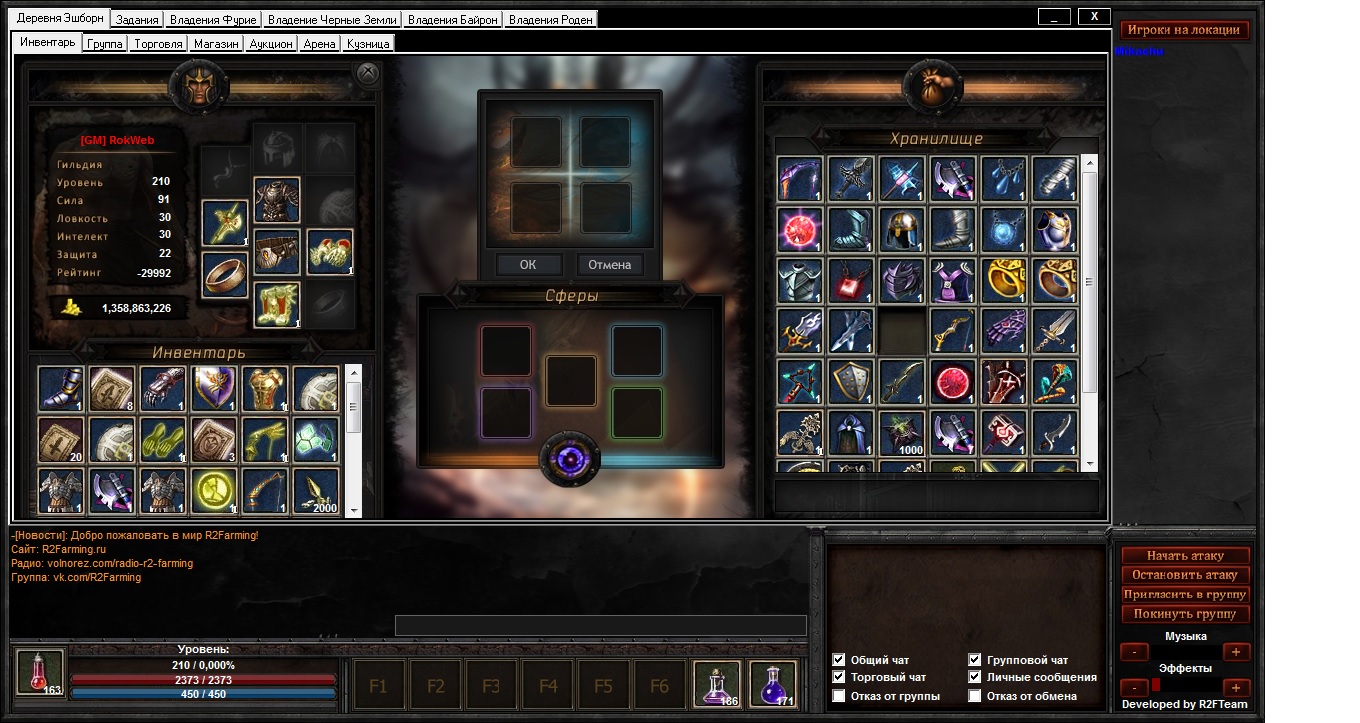This screenshot has width=1360, height=723.
Task: Open the Владения Фурие tab
Action: (x=213, y=20)
